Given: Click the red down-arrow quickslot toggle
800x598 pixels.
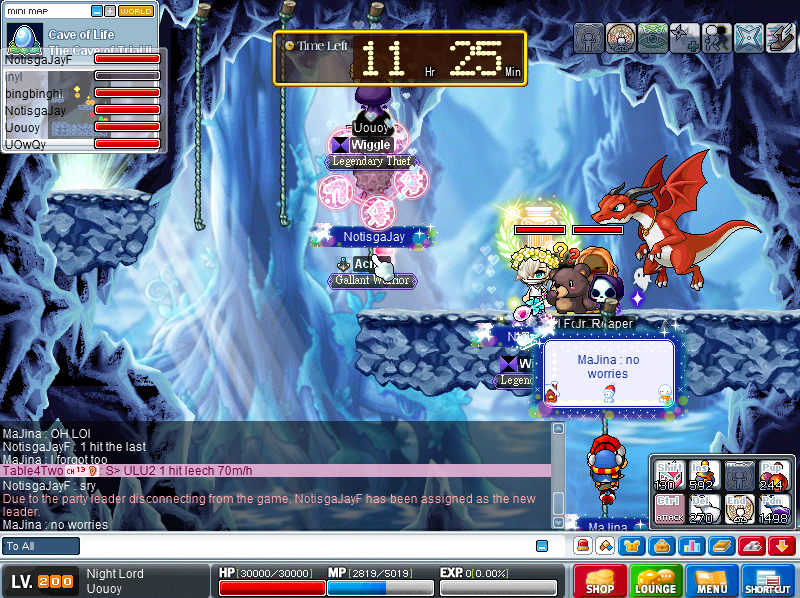Looking at the screenshot, I should (782, 546).
